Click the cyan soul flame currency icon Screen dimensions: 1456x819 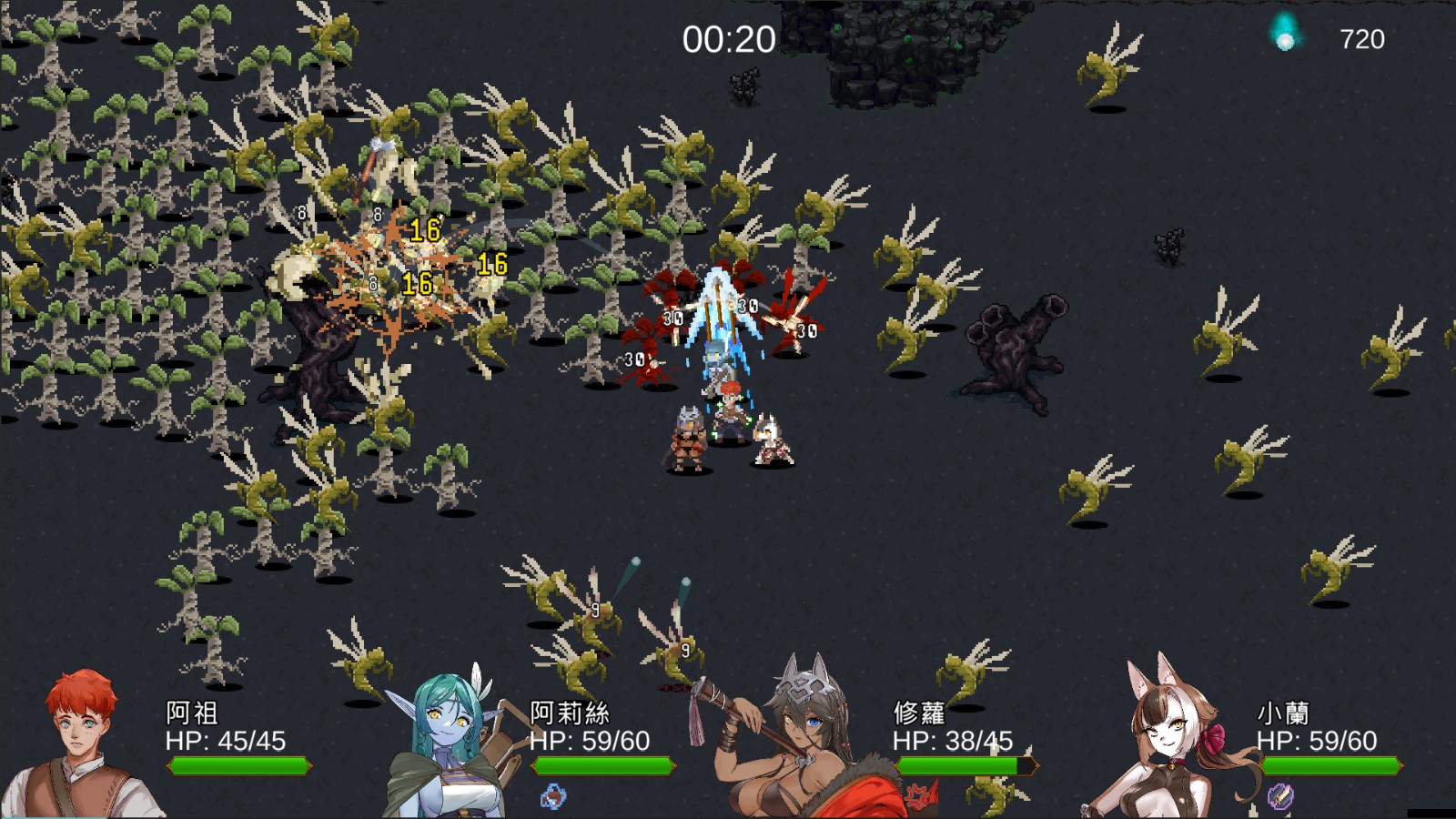pyautogui.click(x=1284, y=35)
